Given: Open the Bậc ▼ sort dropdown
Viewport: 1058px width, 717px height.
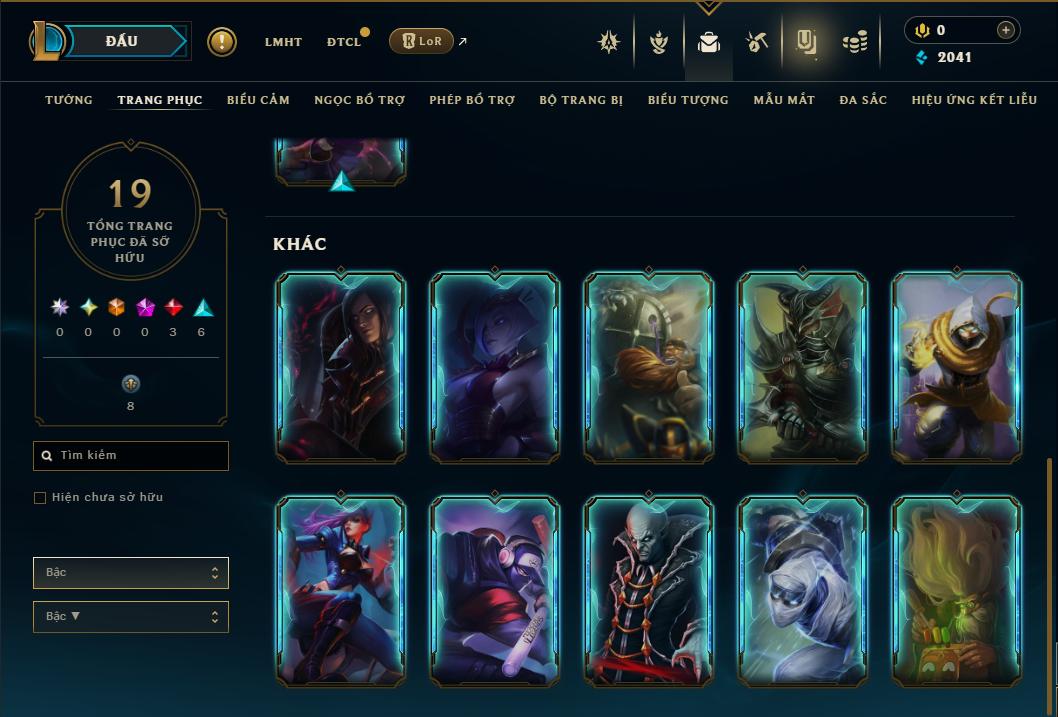Looking at the screenshot, I should coord(131,617).
